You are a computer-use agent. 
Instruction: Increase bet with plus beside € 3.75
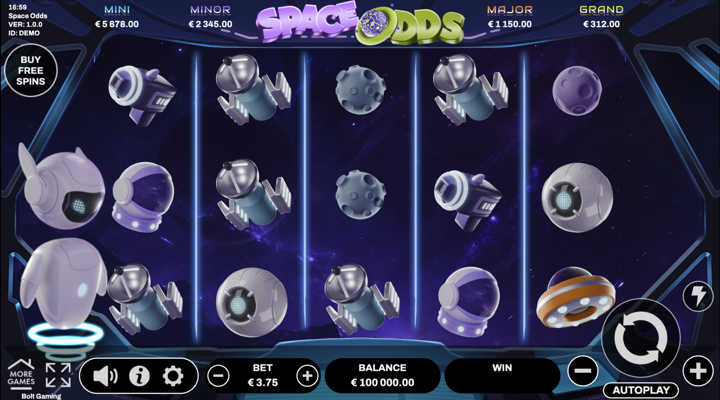[307, 376]
